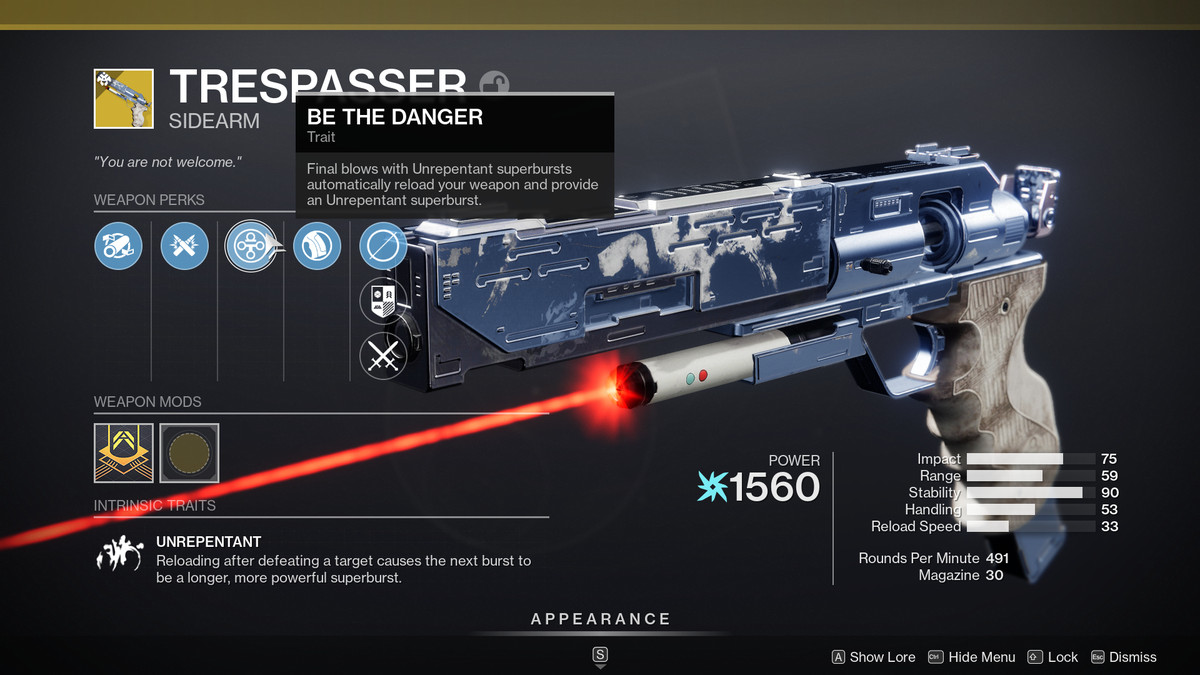Pick the grip perk icon
This screenshot has width=1200, height=675.
point(317,246)
